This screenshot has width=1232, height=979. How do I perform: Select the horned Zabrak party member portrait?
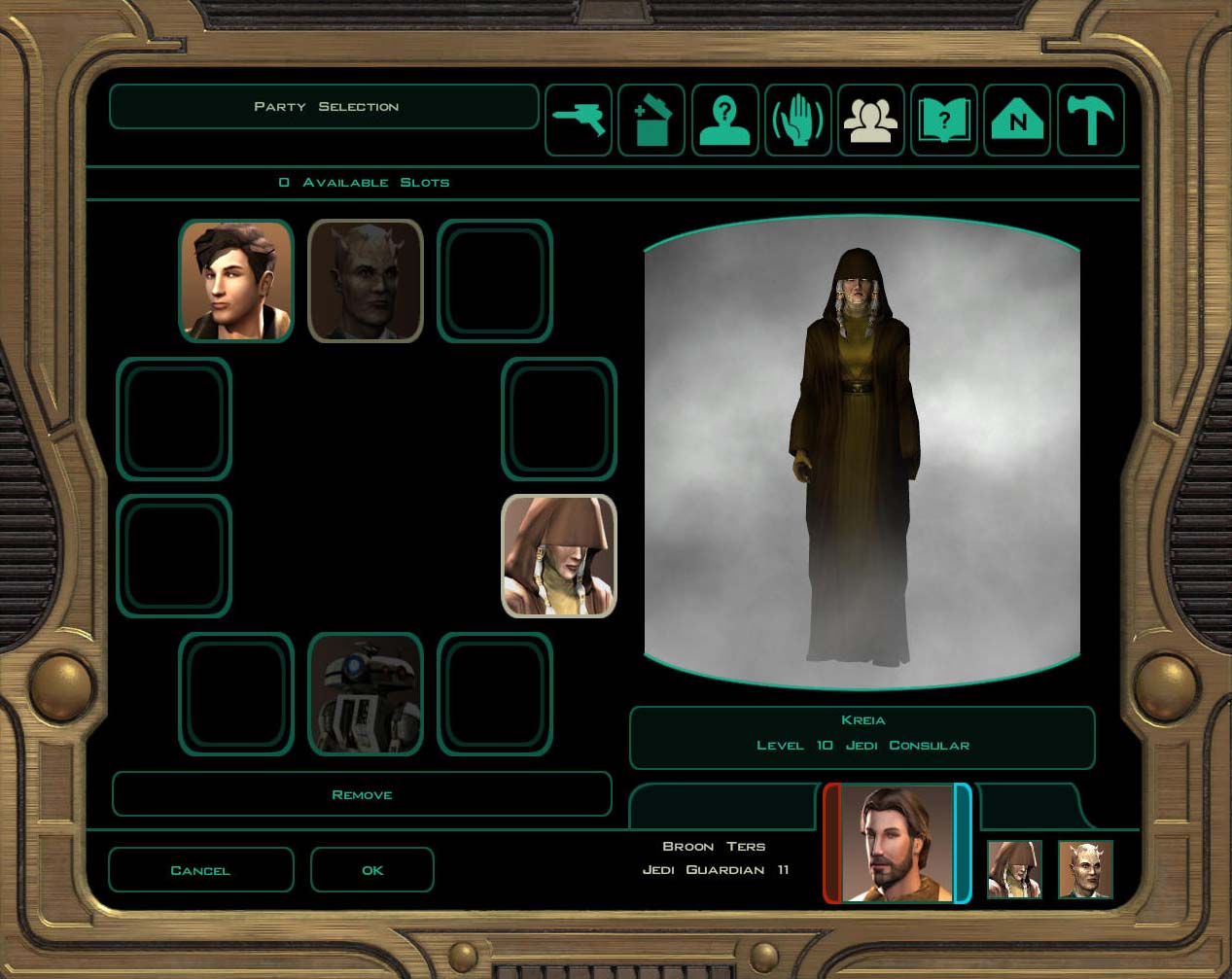pos(366,281)
